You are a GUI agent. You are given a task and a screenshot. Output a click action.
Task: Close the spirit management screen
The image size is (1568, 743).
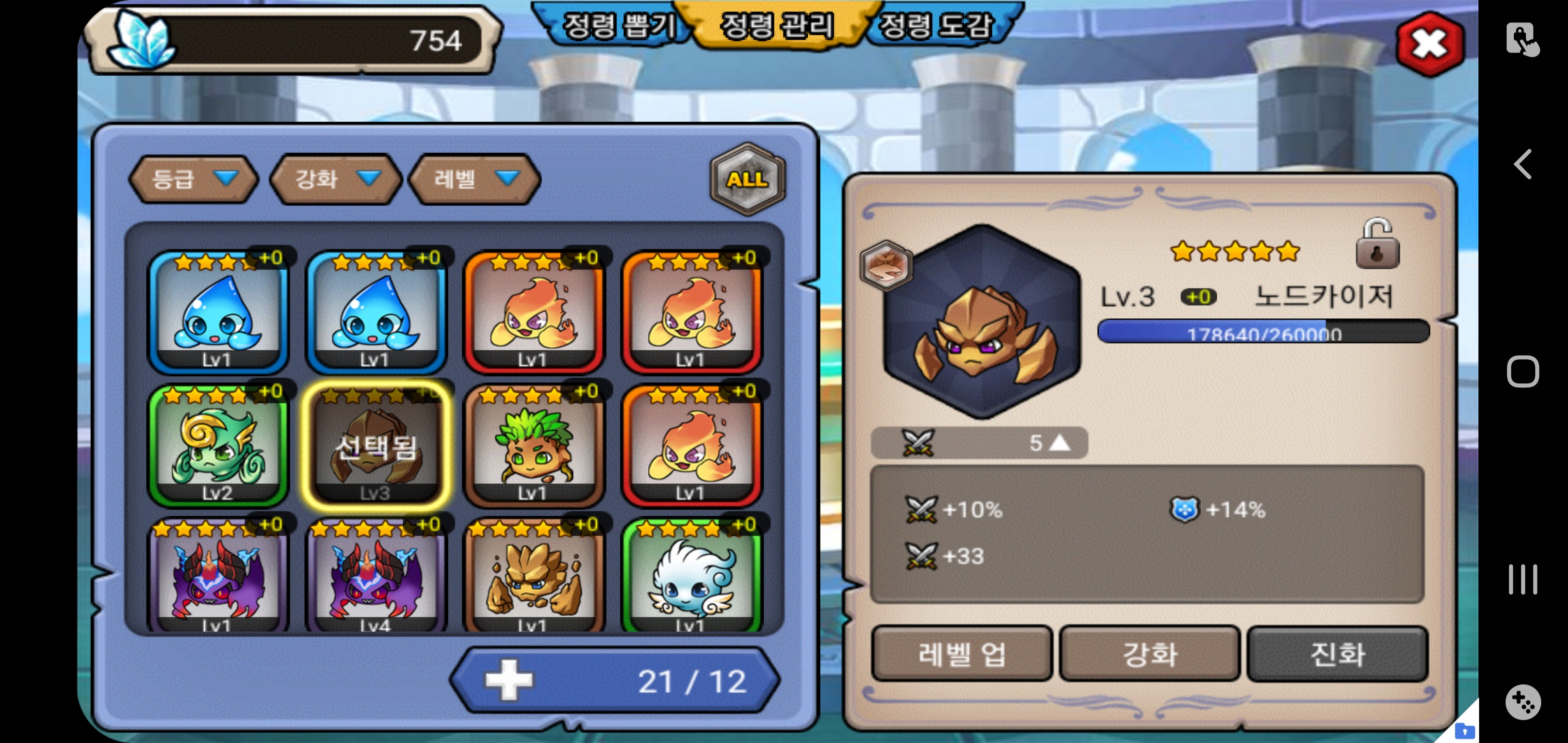[x=1429, y=44]
